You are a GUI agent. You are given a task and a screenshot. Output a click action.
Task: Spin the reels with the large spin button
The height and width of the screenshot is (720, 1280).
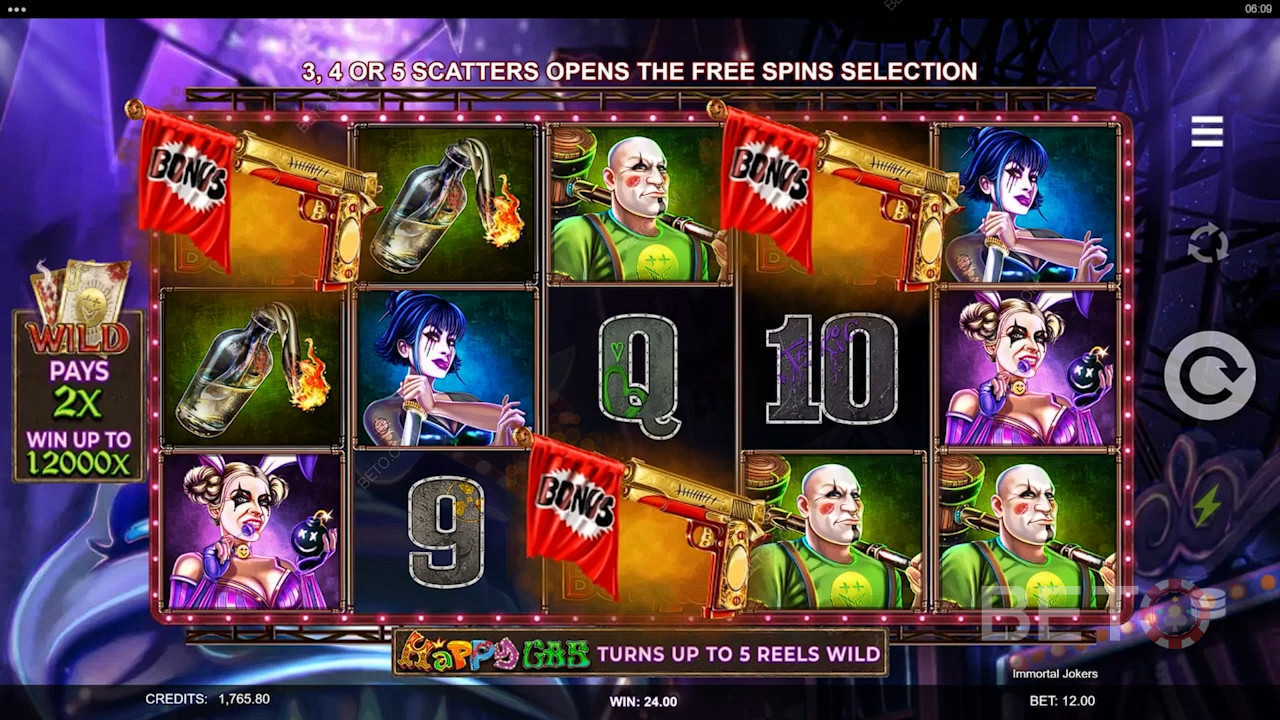tap(1209, 375)
